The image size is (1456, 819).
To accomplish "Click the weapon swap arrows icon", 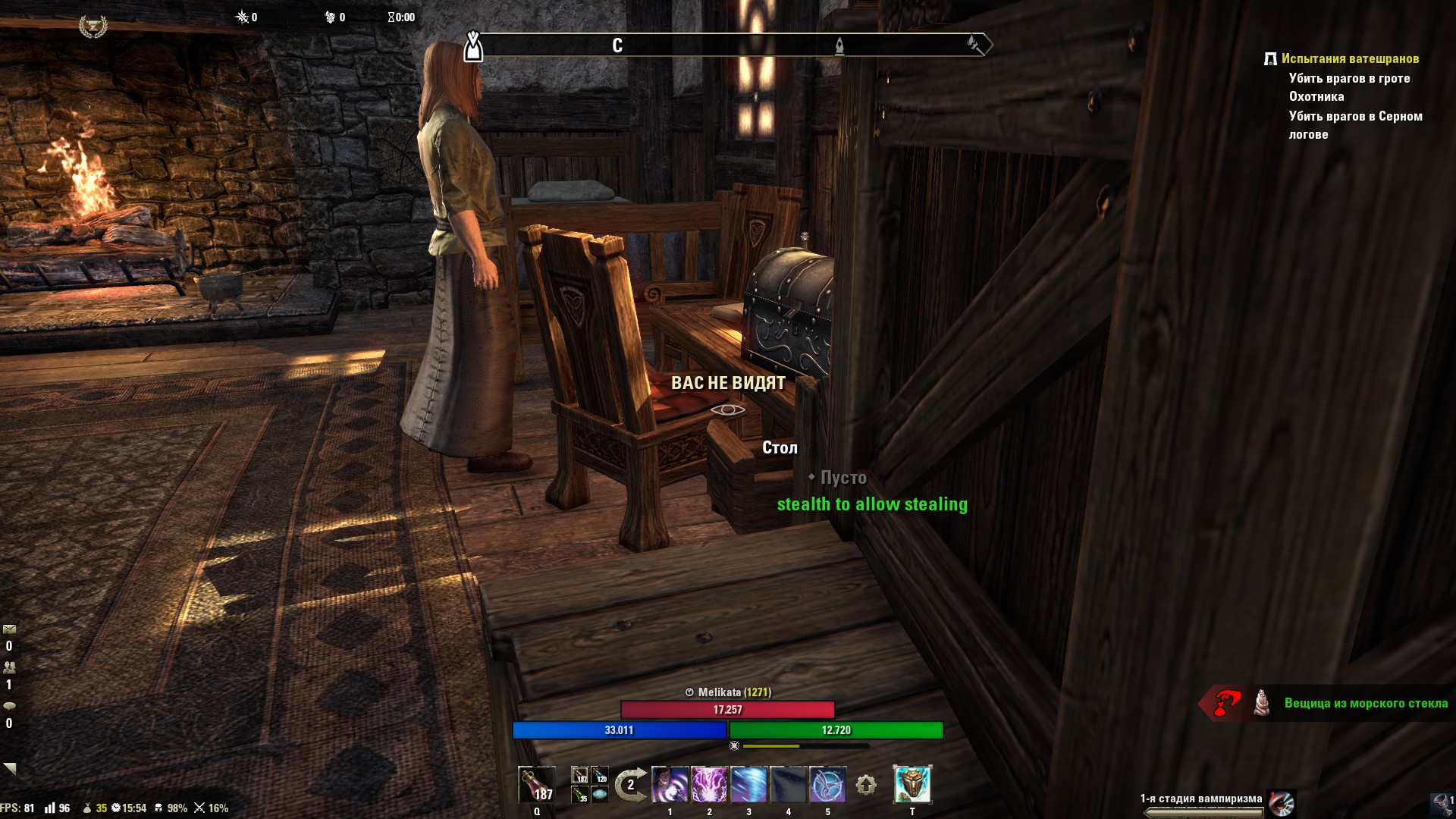I will pos(630,785).
